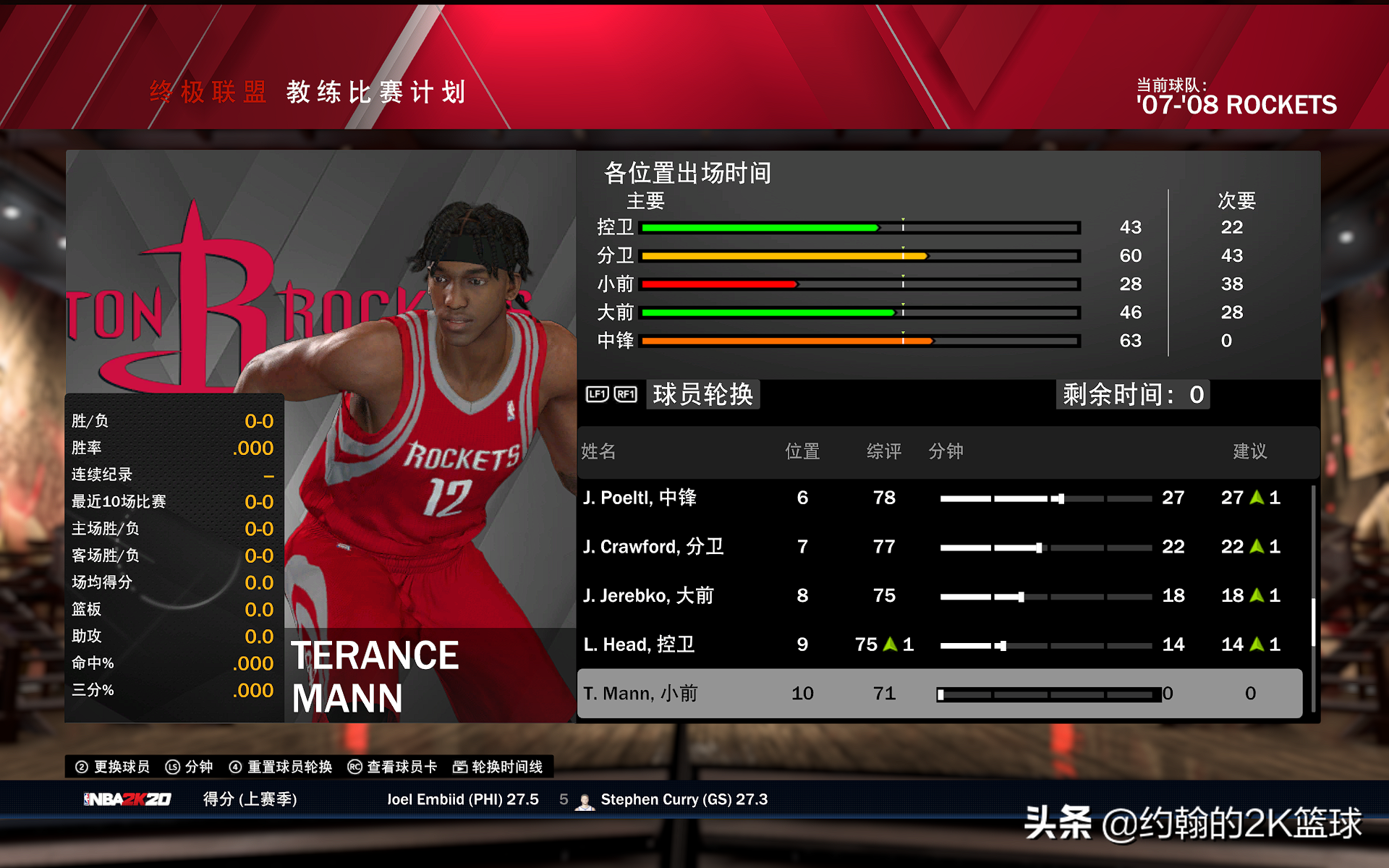The height and width of the screenshot is (868, 1389).
Task: Click the 更换球员 swap player option
Action: click(x=114, y=767)
